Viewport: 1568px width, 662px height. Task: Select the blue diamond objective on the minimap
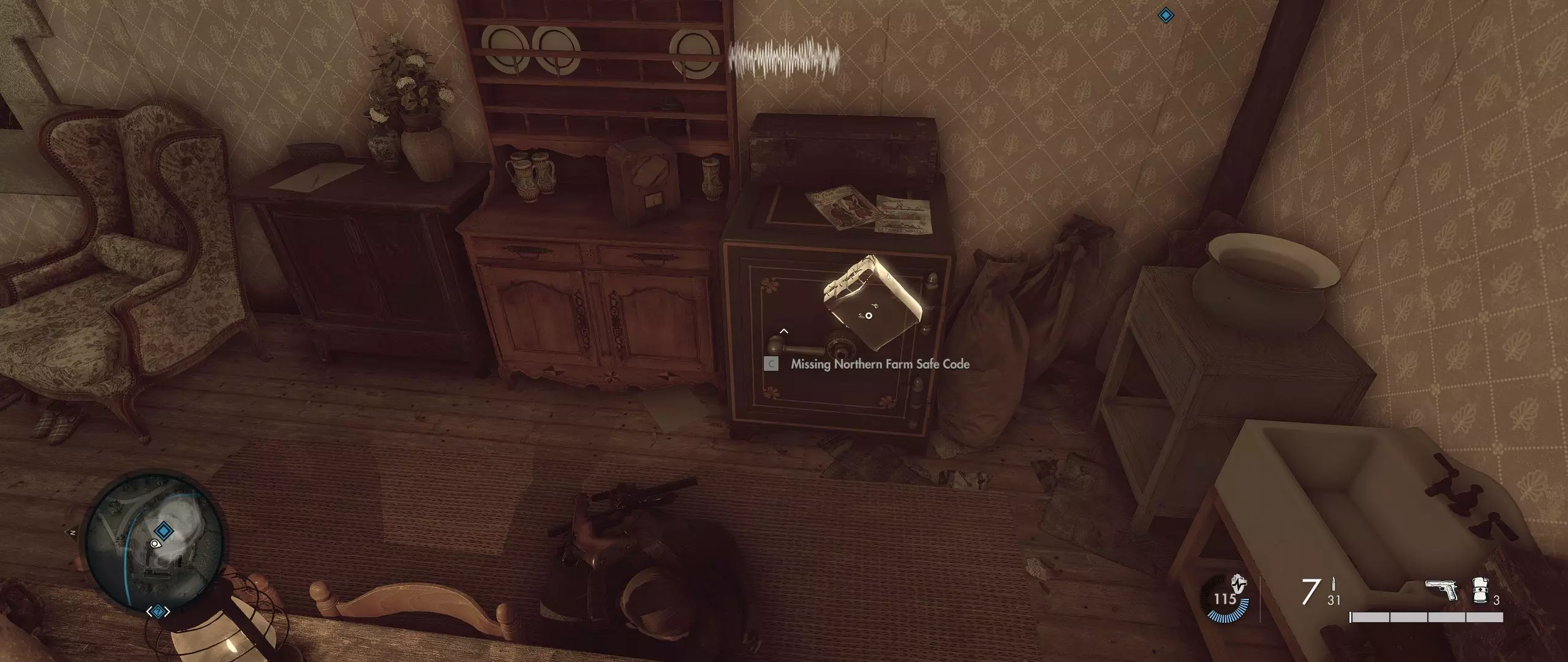(x=163, y=530)
